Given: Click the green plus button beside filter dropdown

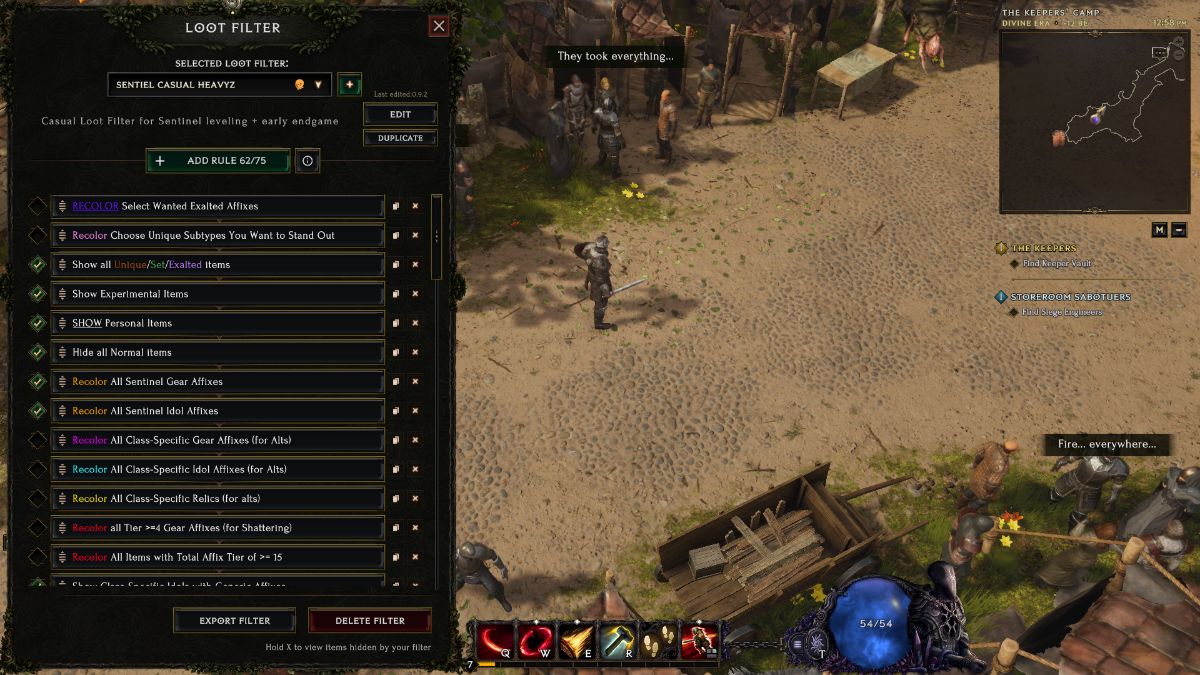Looking at the screenshot, I should (x=349, y=85).
